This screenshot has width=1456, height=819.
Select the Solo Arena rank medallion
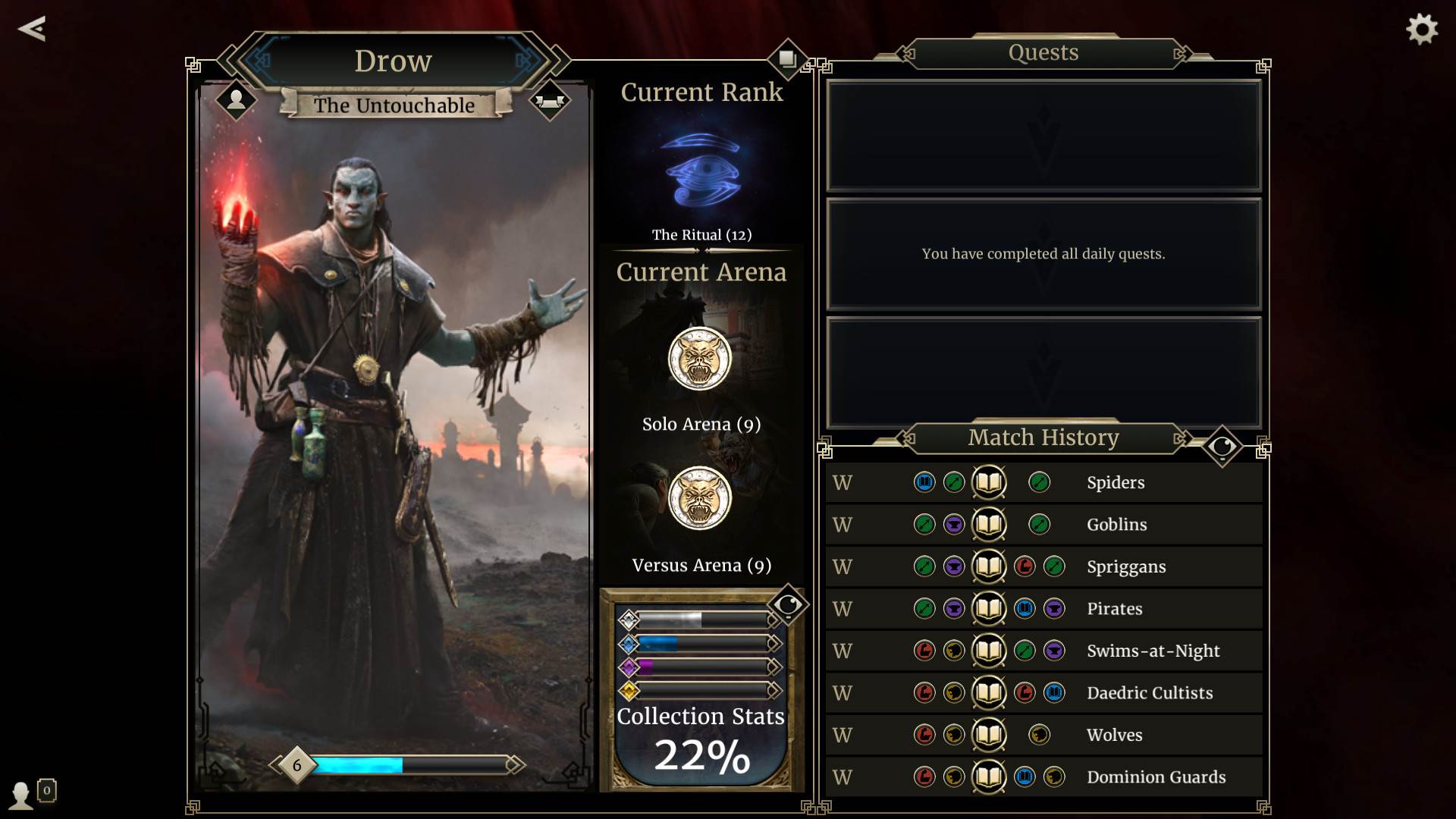click(x=700, y=359)
